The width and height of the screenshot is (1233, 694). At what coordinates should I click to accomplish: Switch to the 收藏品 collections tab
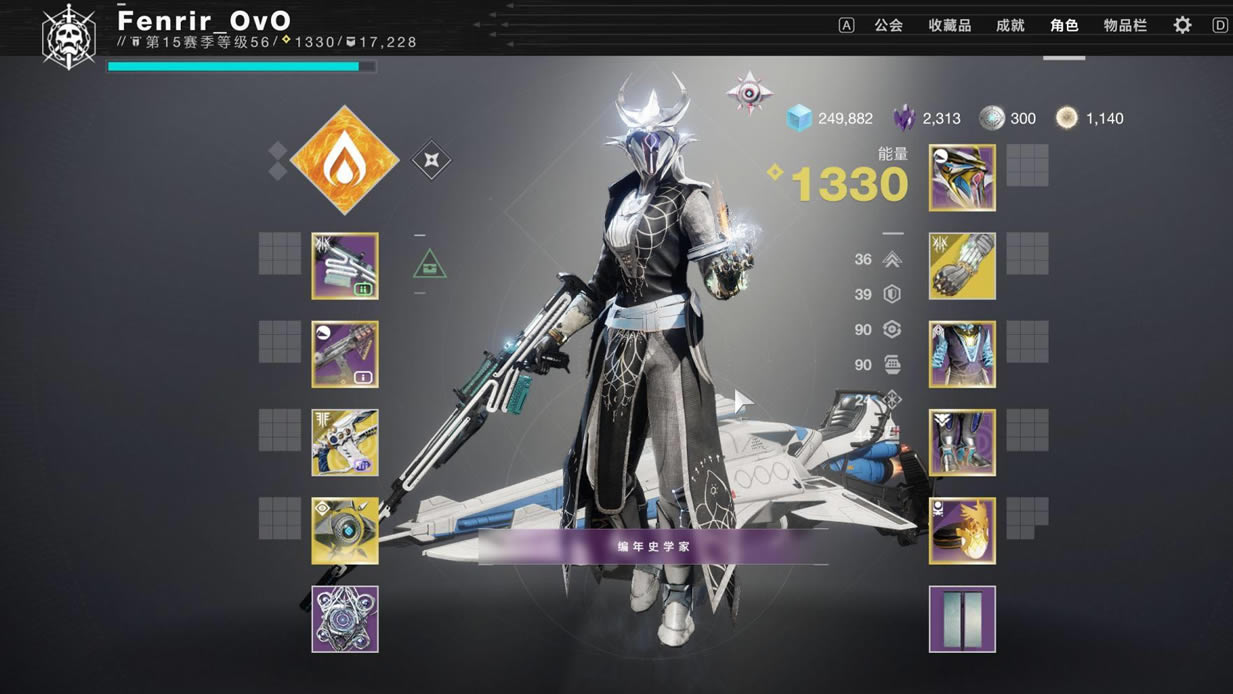tap(949, 26)
